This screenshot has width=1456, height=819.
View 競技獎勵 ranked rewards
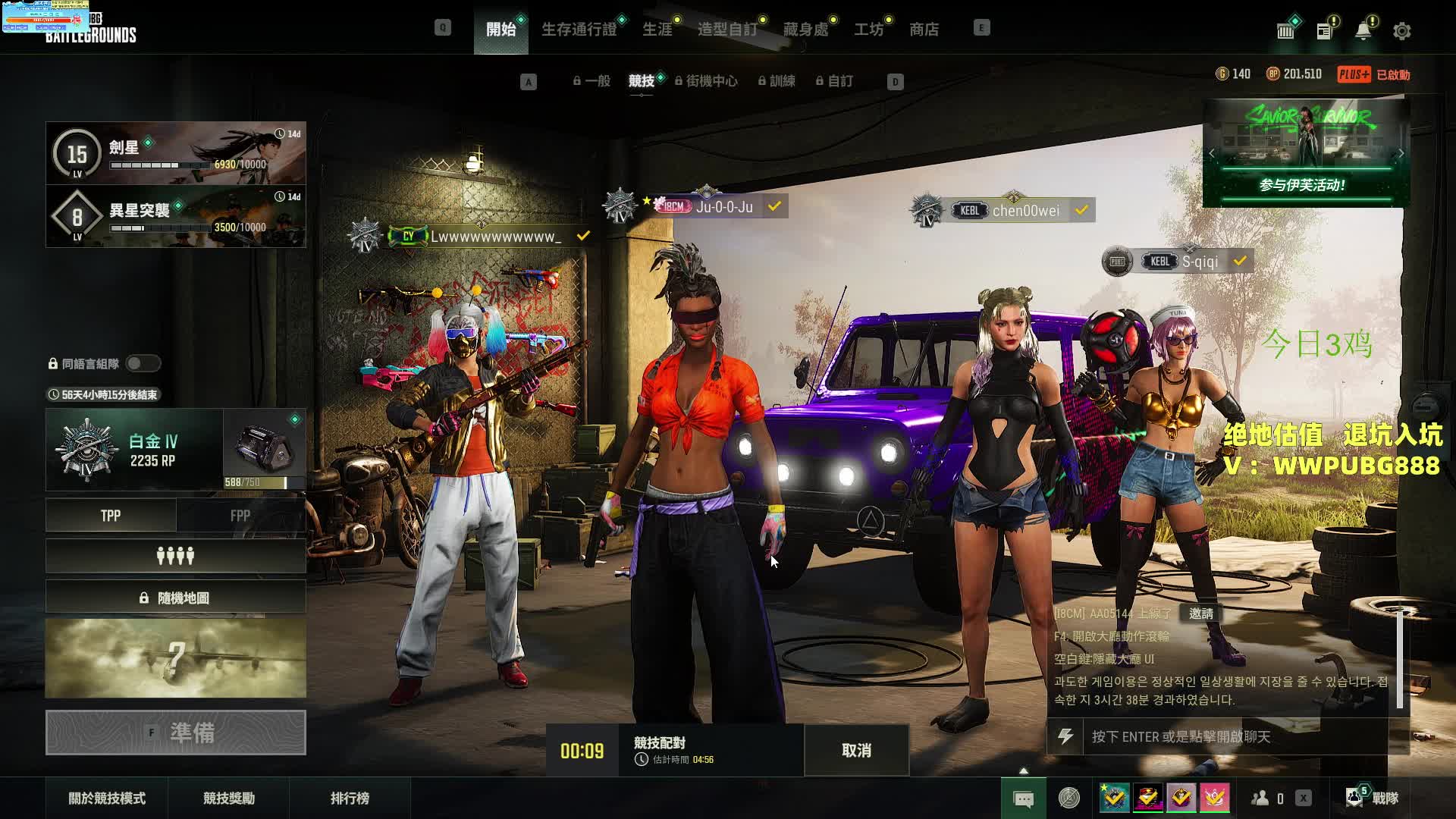[229, 798]
